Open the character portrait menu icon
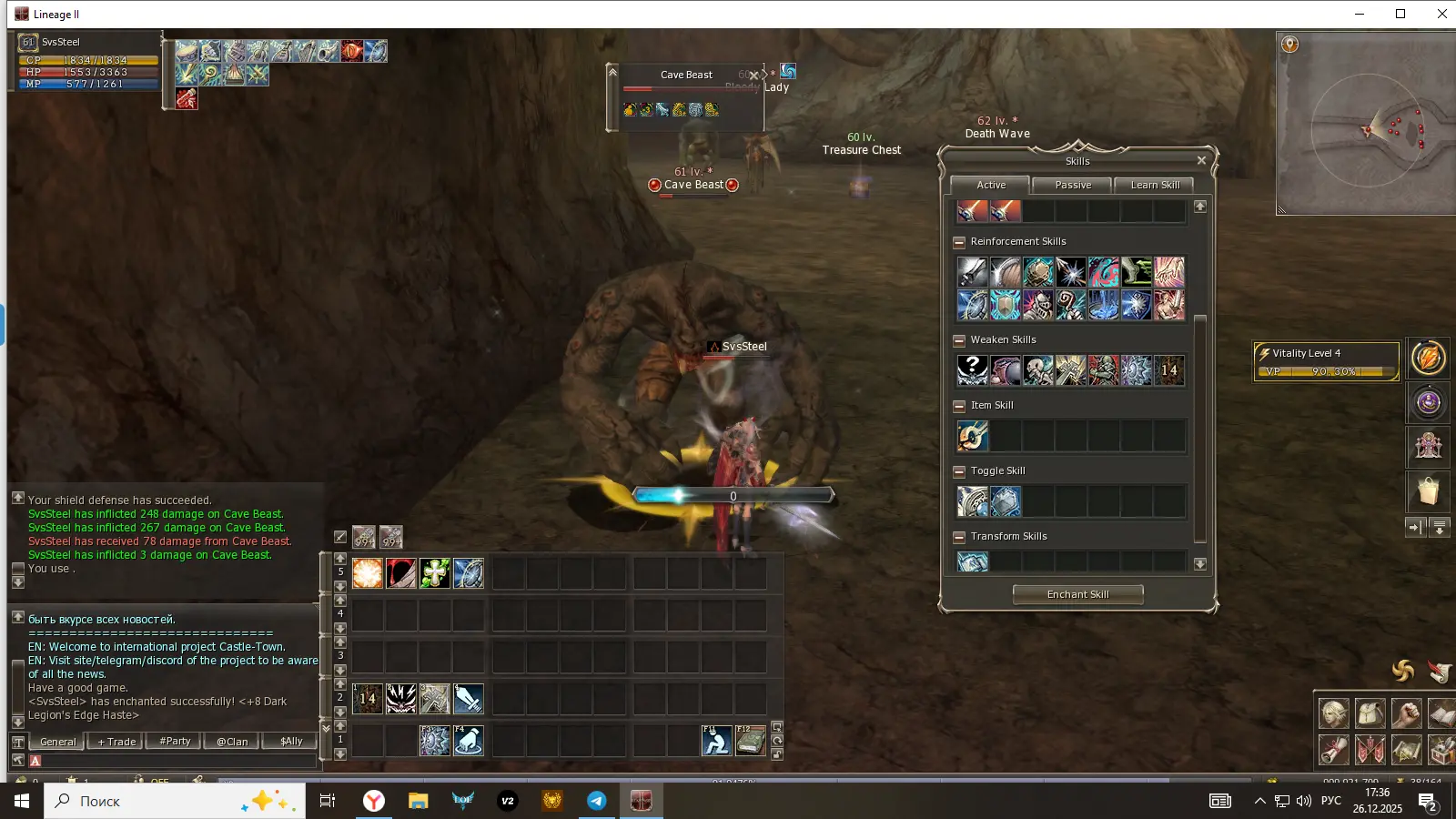This screenshot has height=819, width=1456. click(x=1334, y=713)
